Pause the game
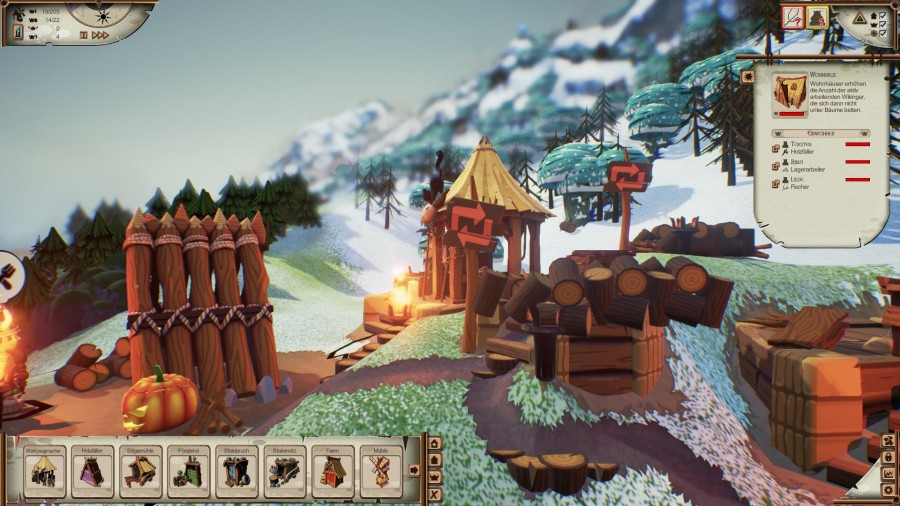Image resolution: width=900 pixels, height=506 pixels. [84, 35]
